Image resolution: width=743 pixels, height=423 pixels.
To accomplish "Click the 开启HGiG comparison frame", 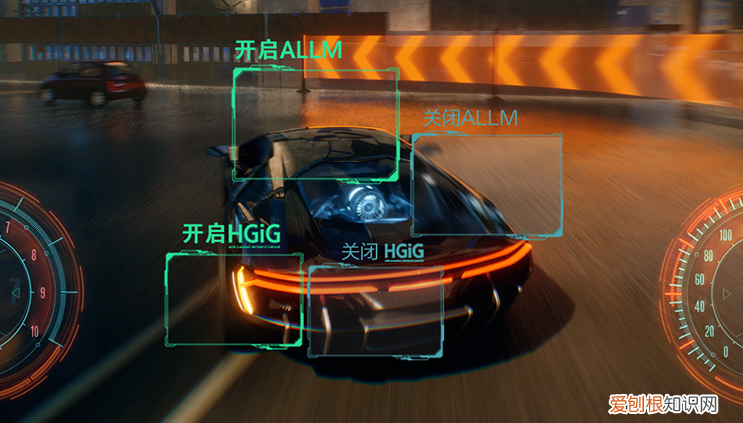I will point(234,298).
